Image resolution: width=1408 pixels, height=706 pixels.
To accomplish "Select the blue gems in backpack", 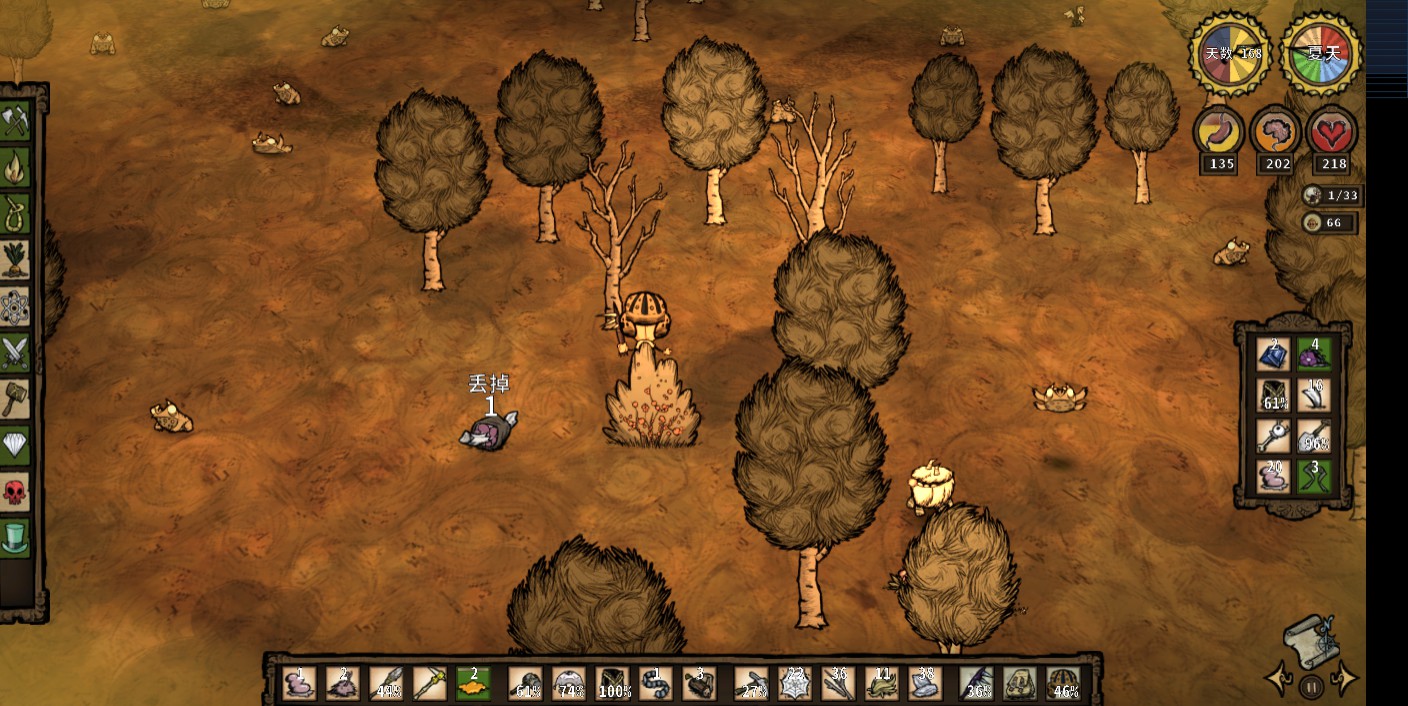I will 1274,354.
